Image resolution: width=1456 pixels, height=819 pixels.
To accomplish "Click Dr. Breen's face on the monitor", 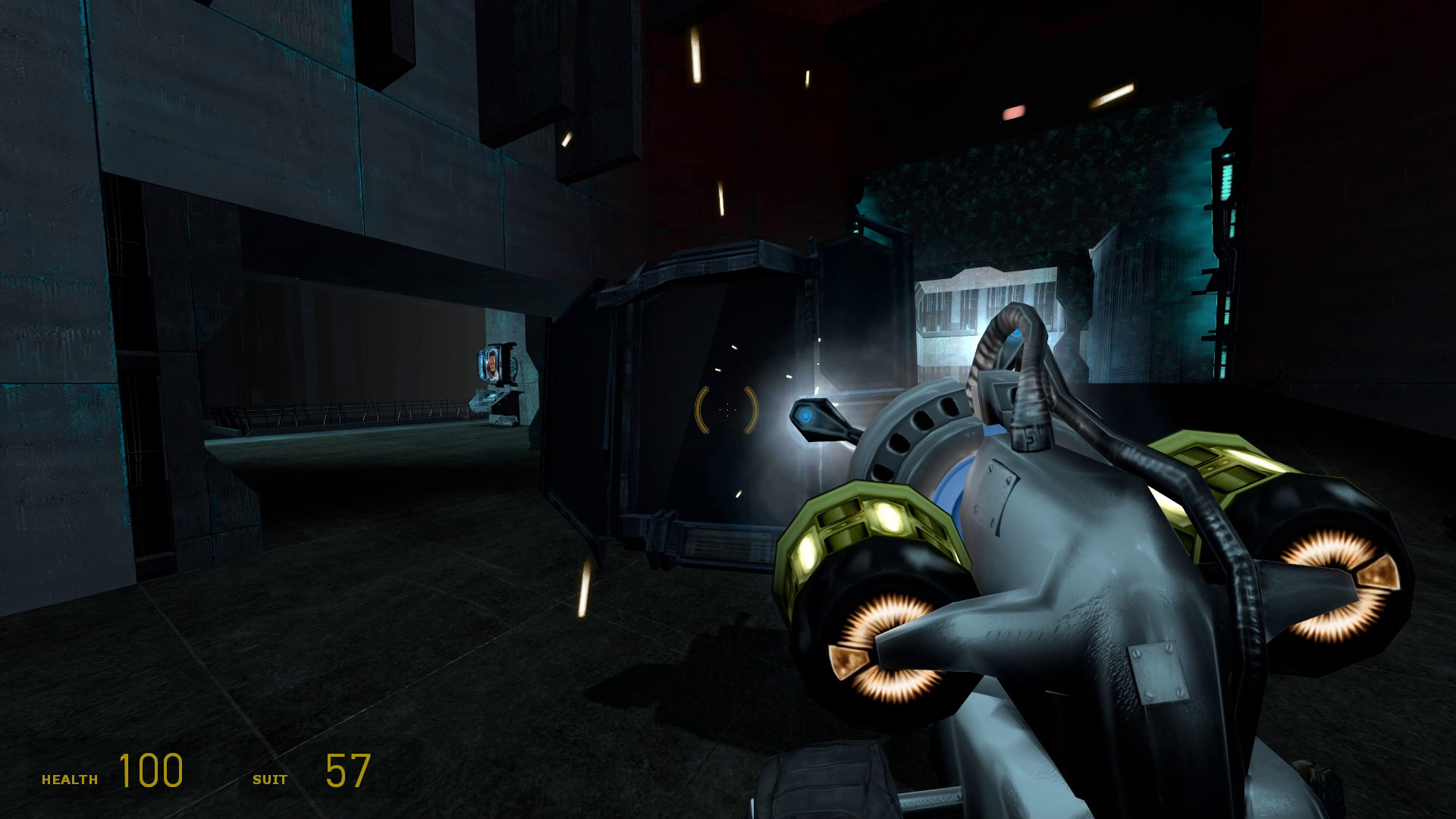I will [x=491, y=362].
